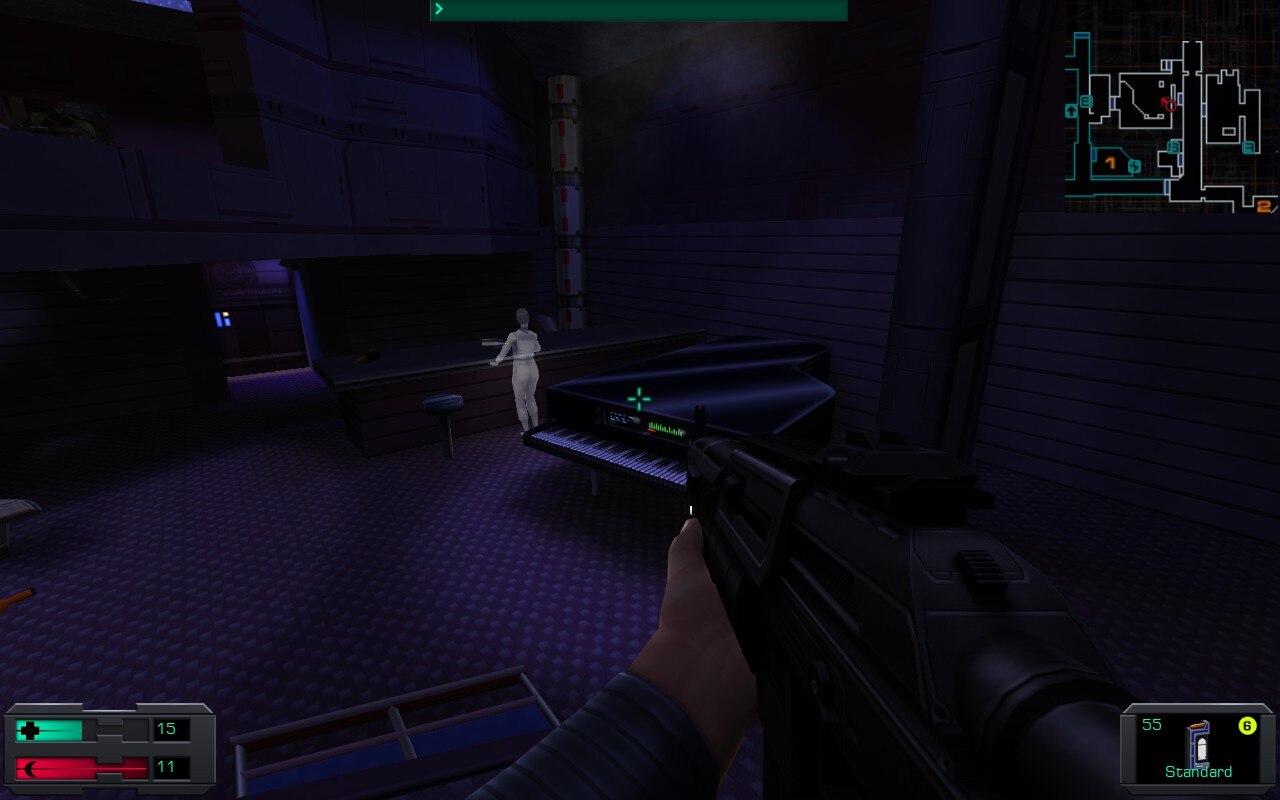Click the green chevron arrow in the message bar

click(437, 9)
